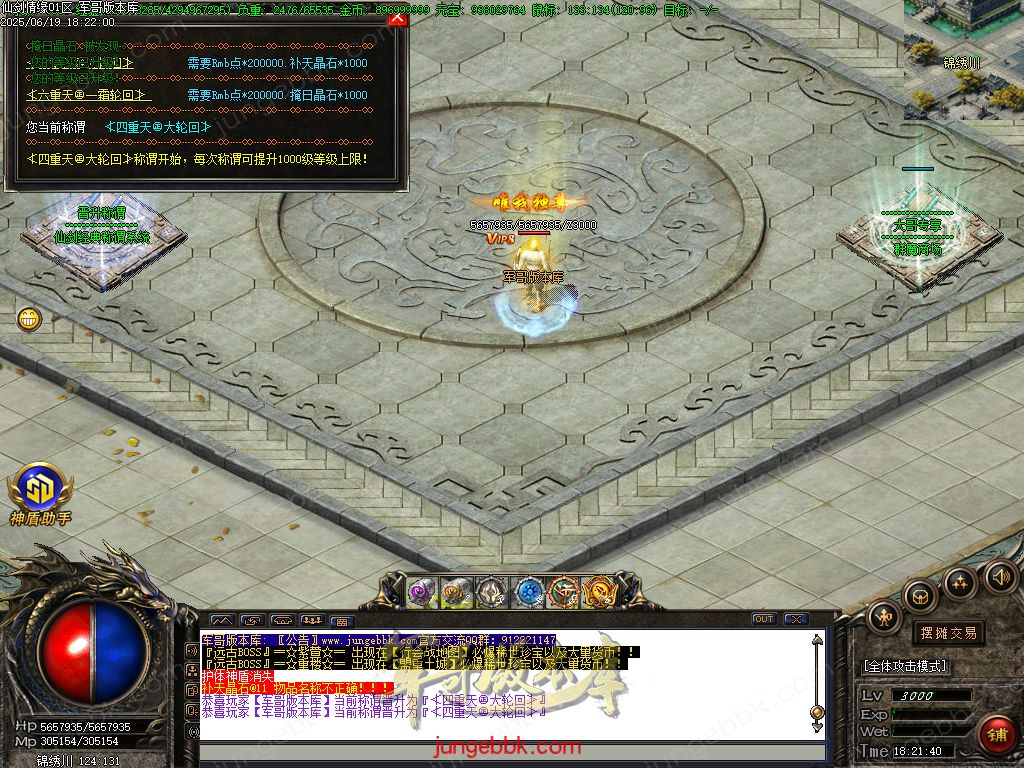Open the round red 铺 shop button
Image resolution: width=1024 pixels, height=768 pixels.
click(997, 735)
